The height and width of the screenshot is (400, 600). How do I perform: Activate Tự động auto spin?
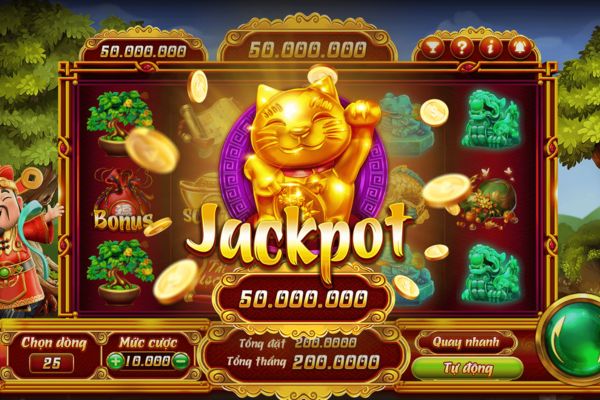[x=467, y=367]
